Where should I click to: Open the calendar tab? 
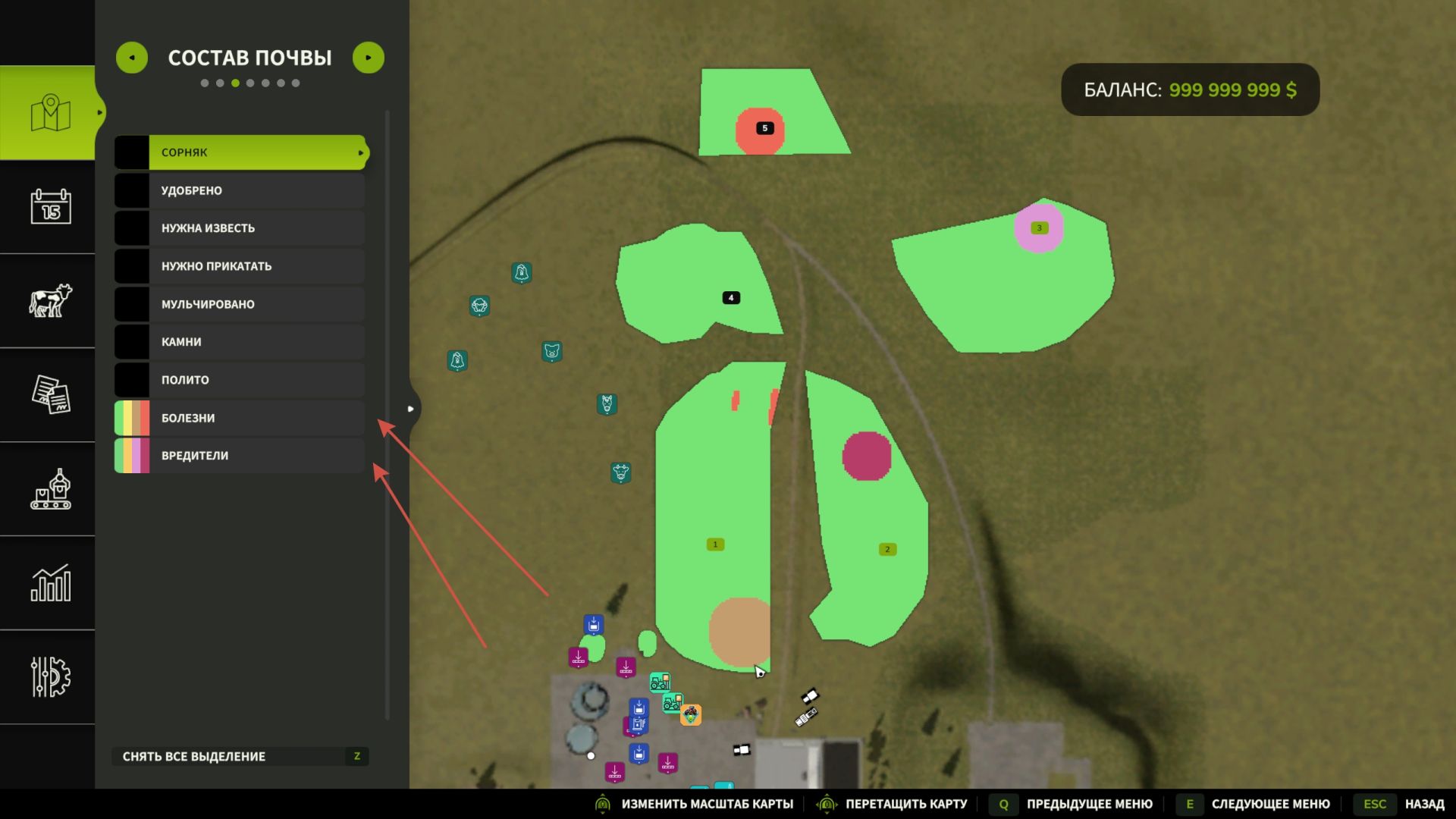click(x=50, y=207)
